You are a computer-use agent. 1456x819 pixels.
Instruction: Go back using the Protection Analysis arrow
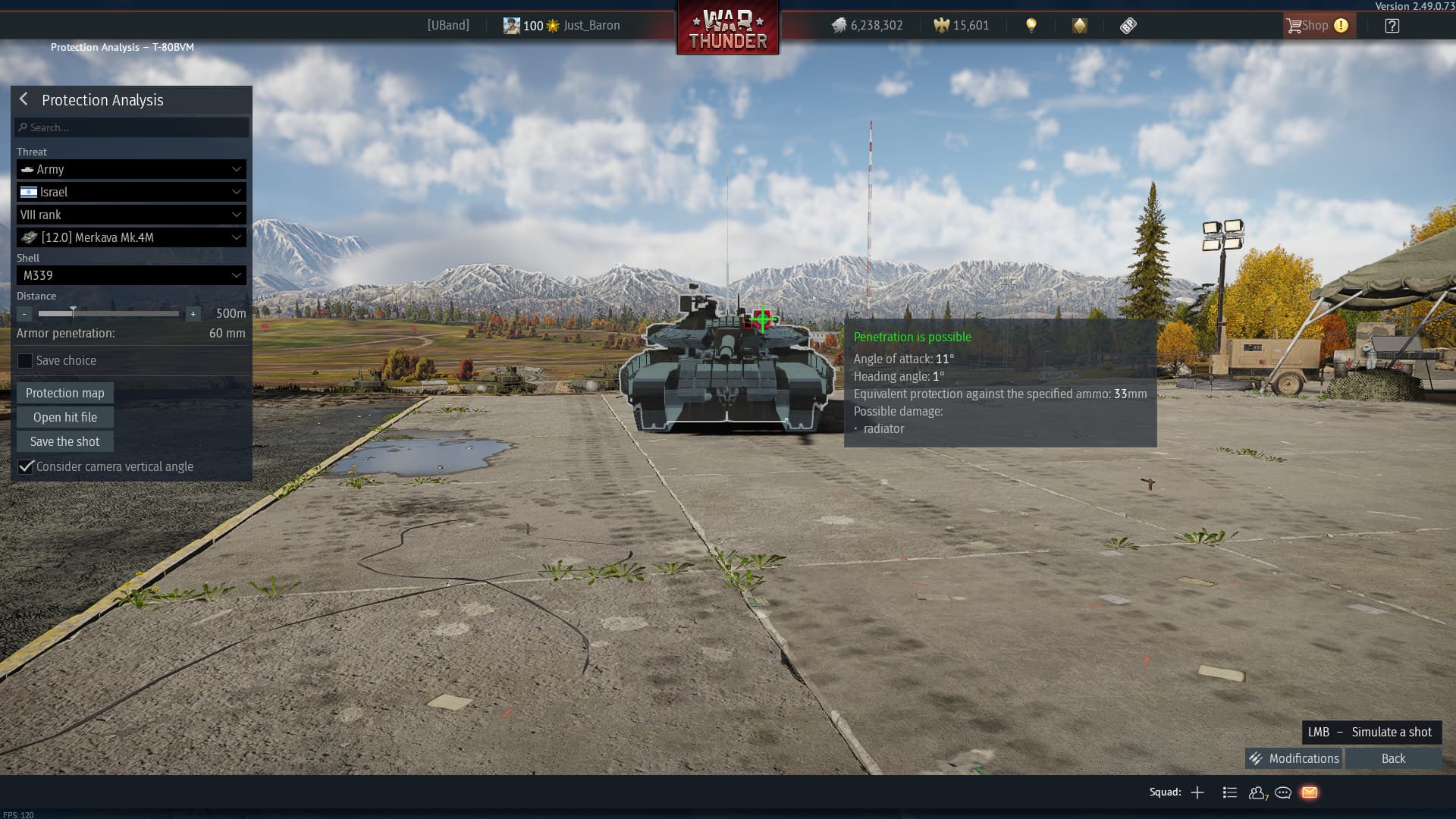(x=24, y=99)
